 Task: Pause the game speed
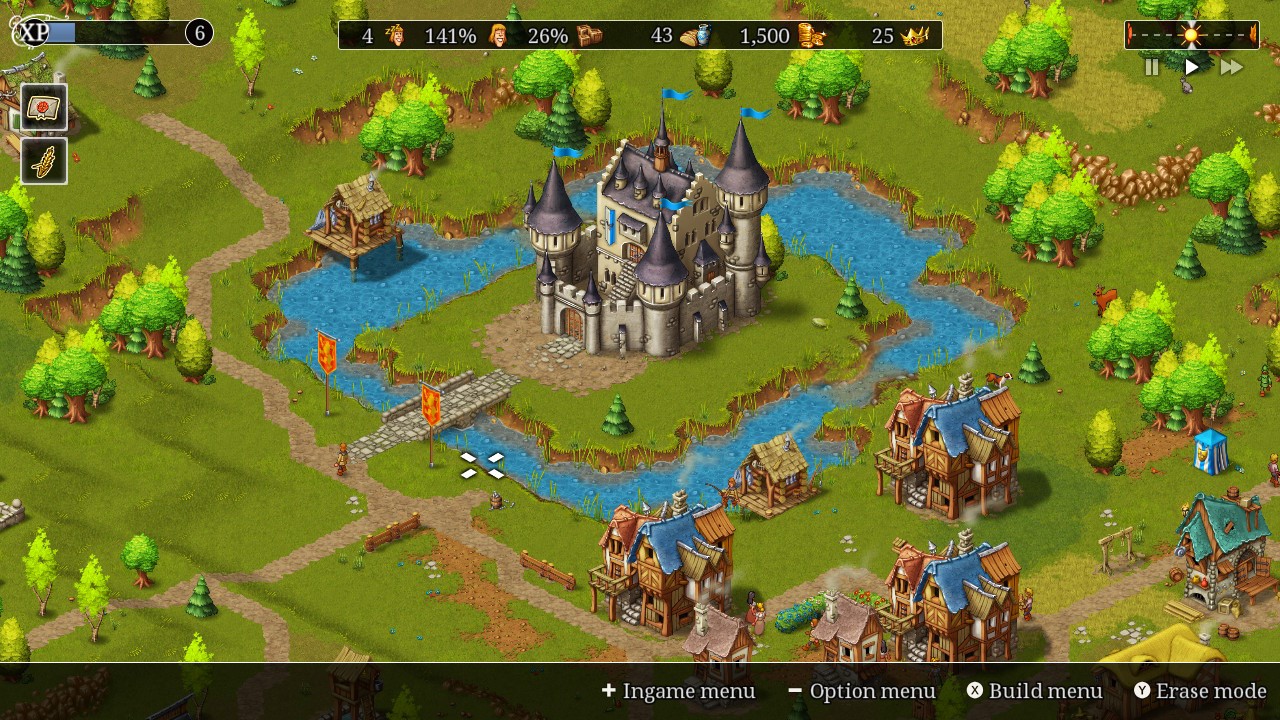coord(1152,67)
